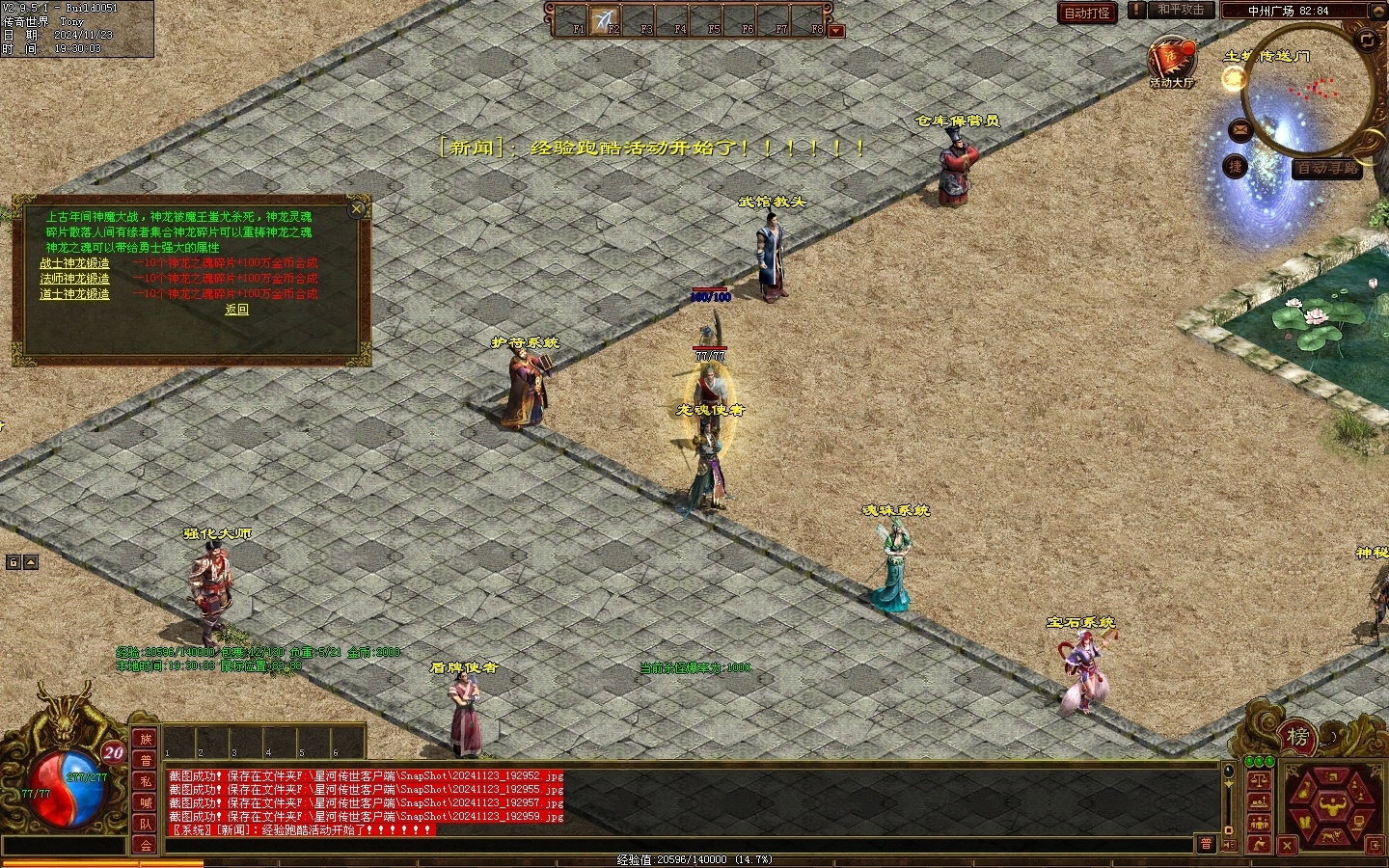The image size is (1389, 868).
Task: Select the F2 skill slot with blade icon
Action: [605, 19]
